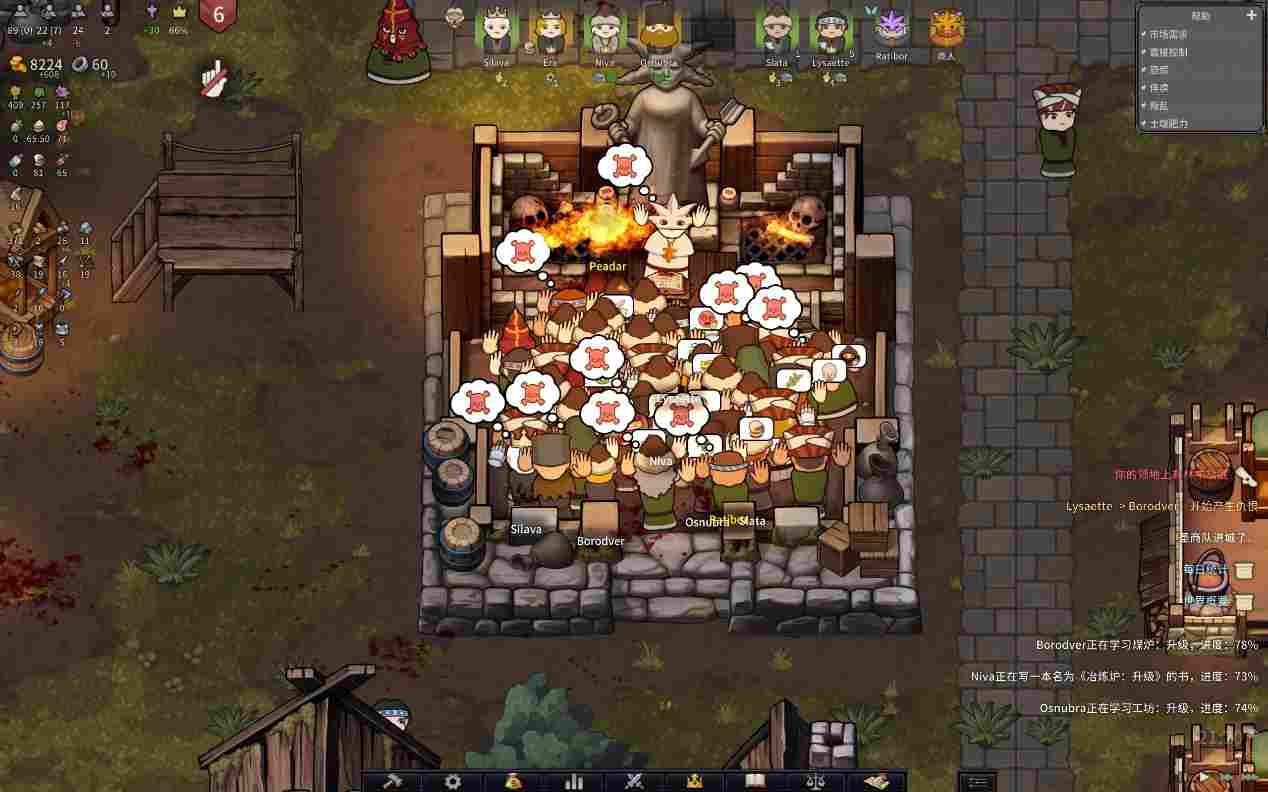Image resolution: width=1268 pixels, height=792 pixels.
Task: Select Lysaette's portrait in the top bar
Action: tap(830, 32)
